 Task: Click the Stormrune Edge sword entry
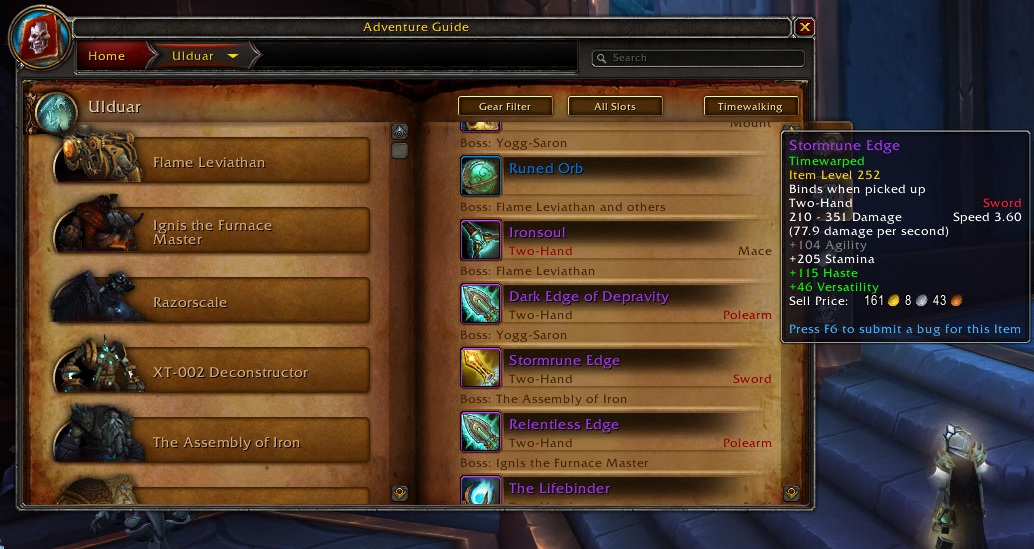pyautogui.click(x=564, y=361)
